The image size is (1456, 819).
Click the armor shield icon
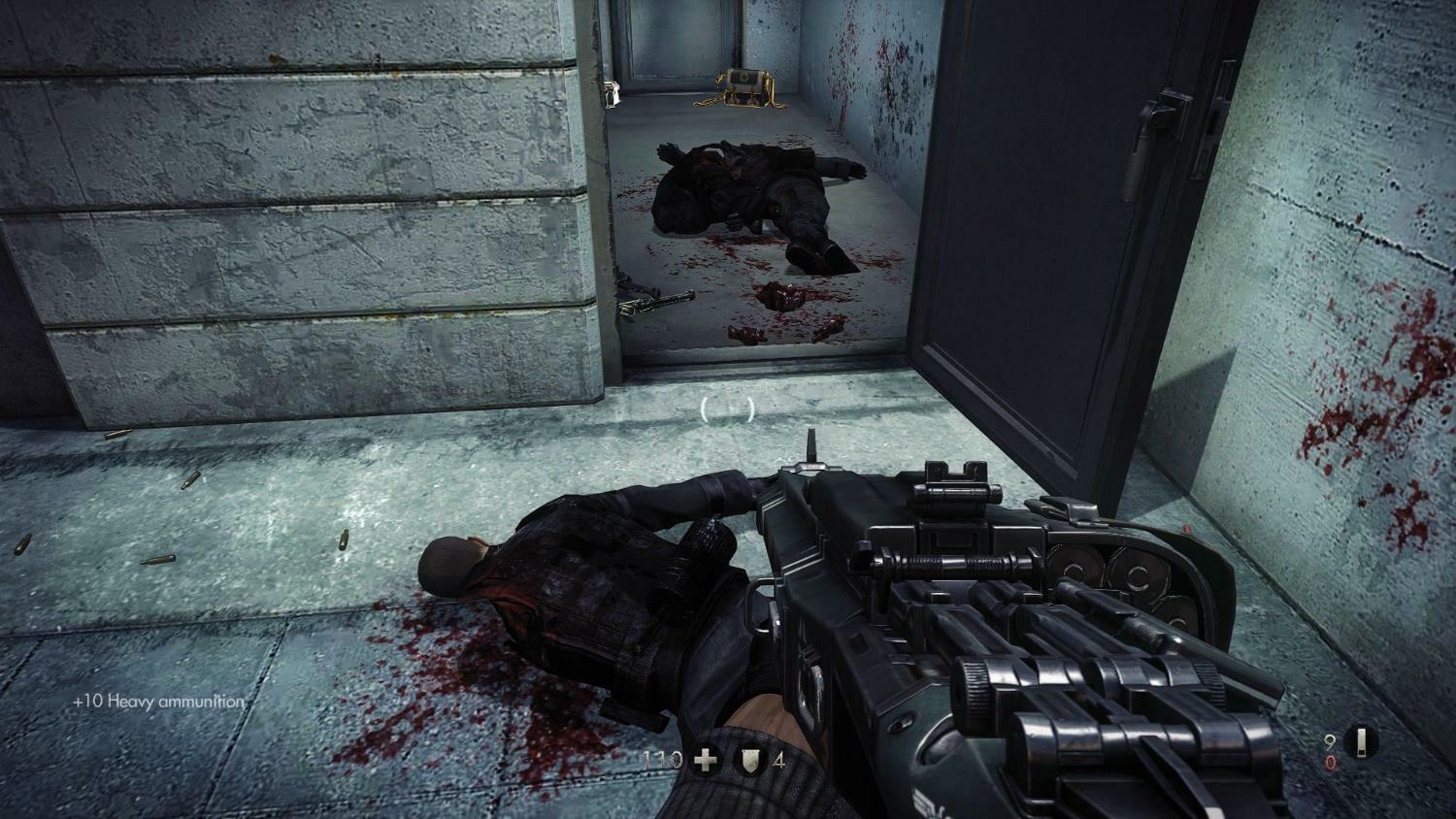click(750, 760)
